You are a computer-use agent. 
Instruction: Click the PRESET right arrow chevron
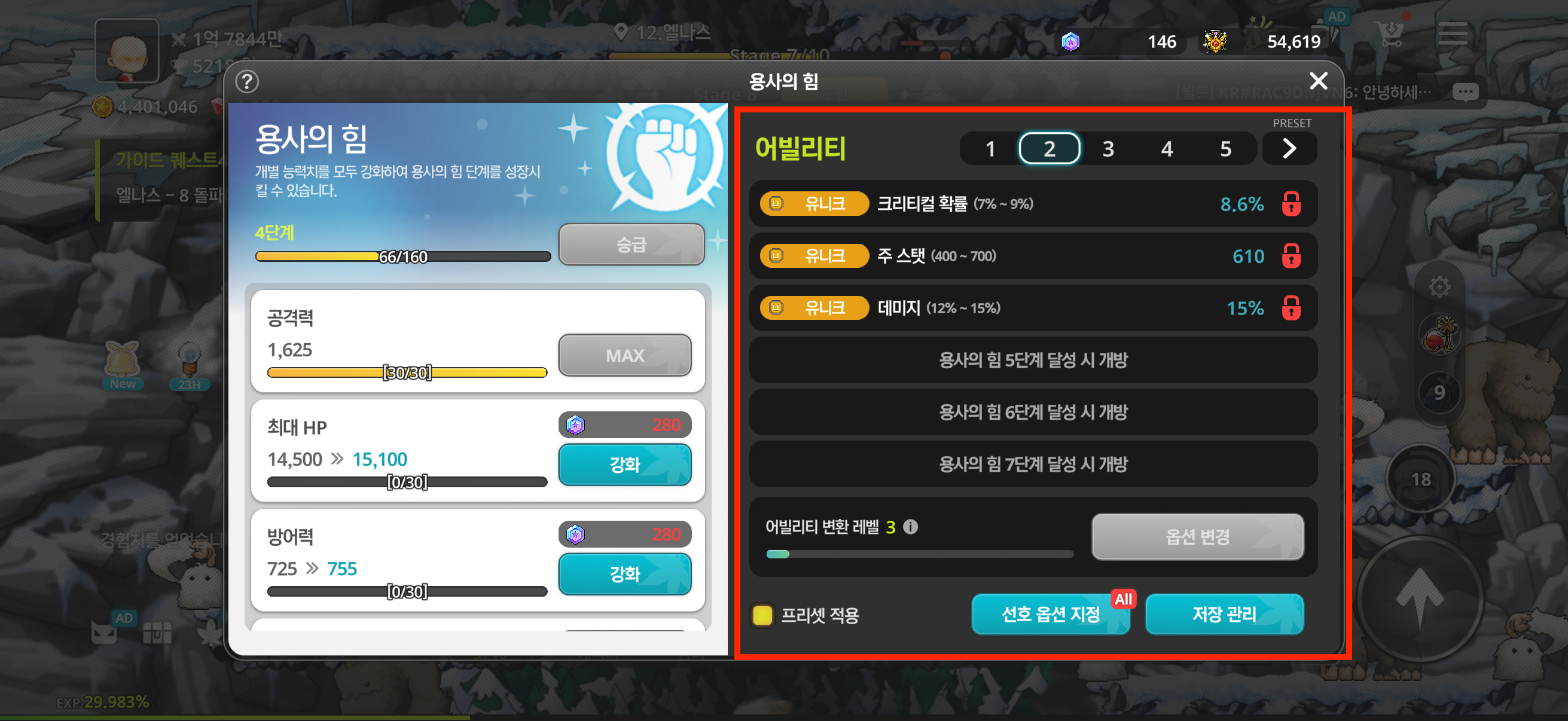tap(1289, 148)
